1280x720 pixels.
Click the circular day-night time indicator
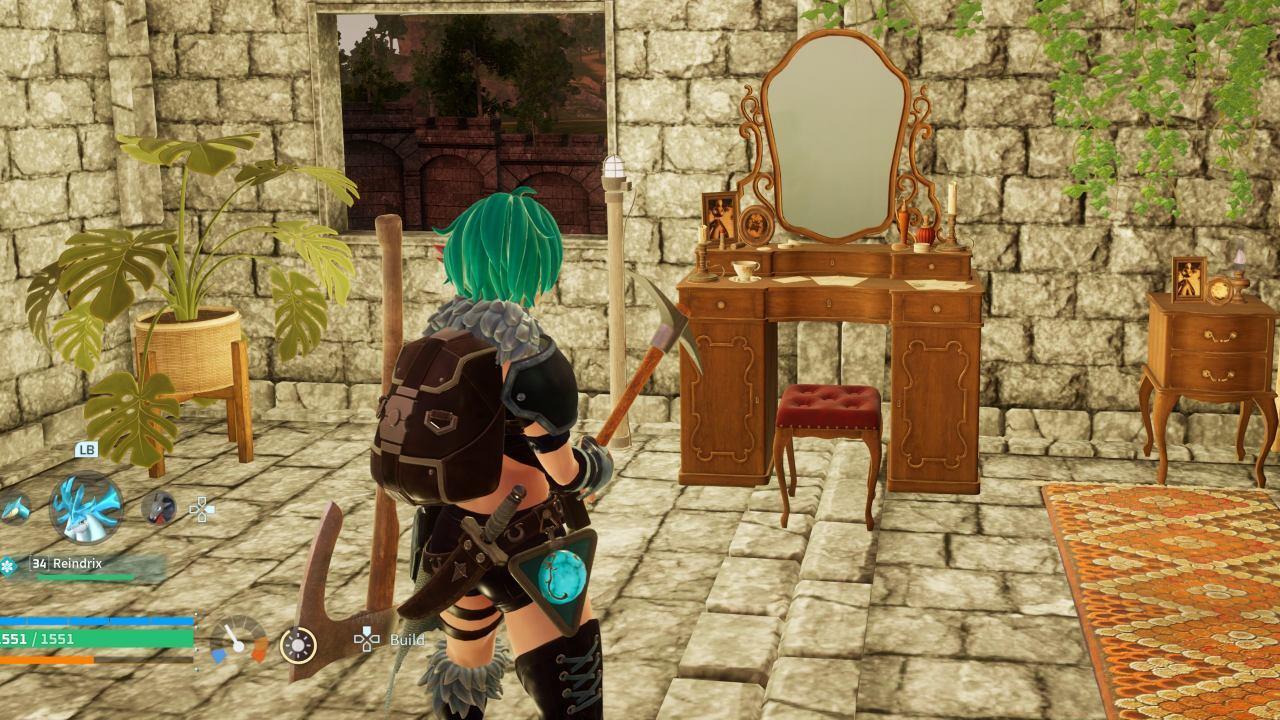click(x=298, y=646)
